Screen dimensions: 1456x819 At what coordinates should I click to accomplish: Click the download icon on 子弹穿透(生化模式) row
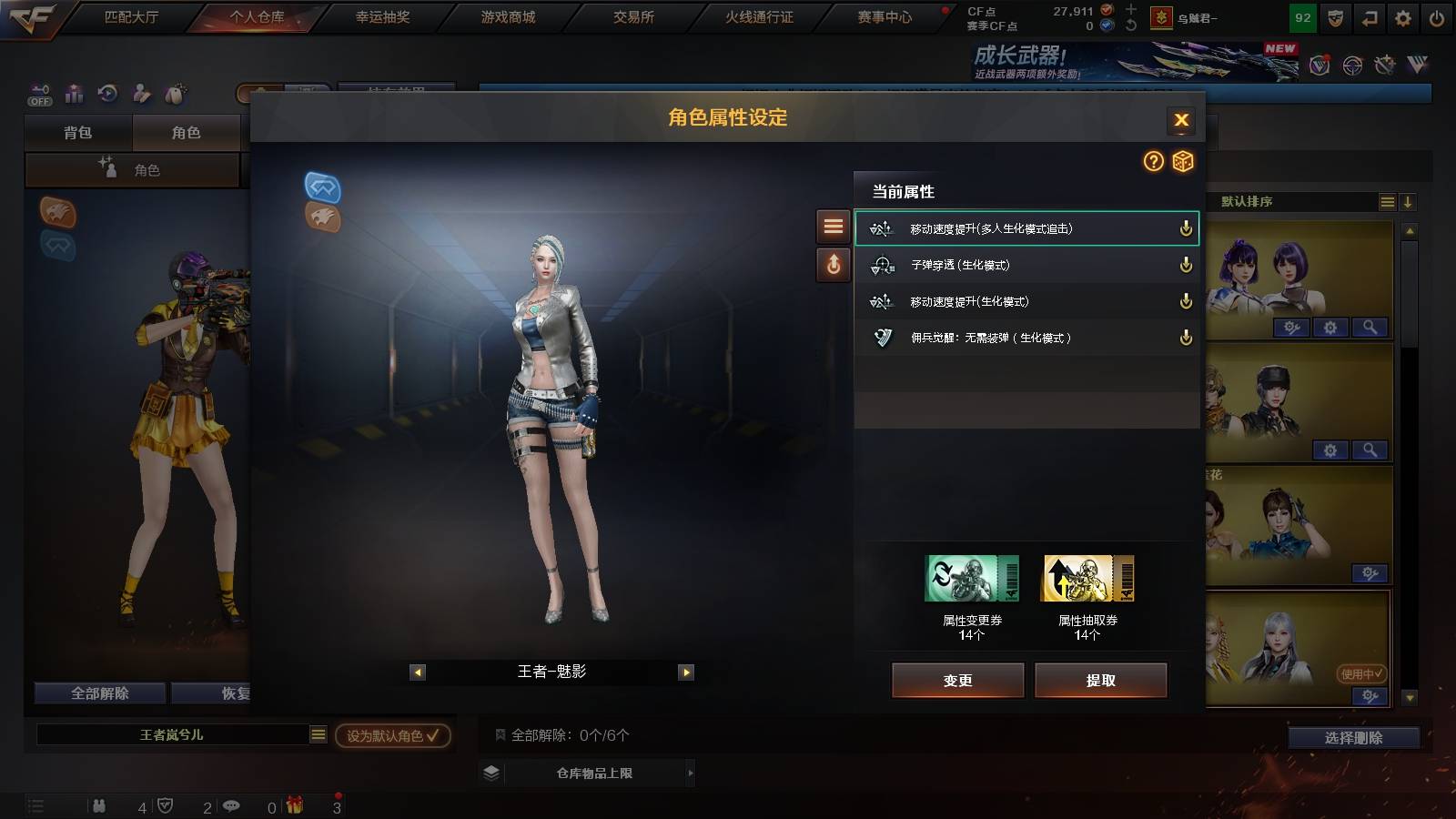pyautogui.click(x=1185, y=265)
